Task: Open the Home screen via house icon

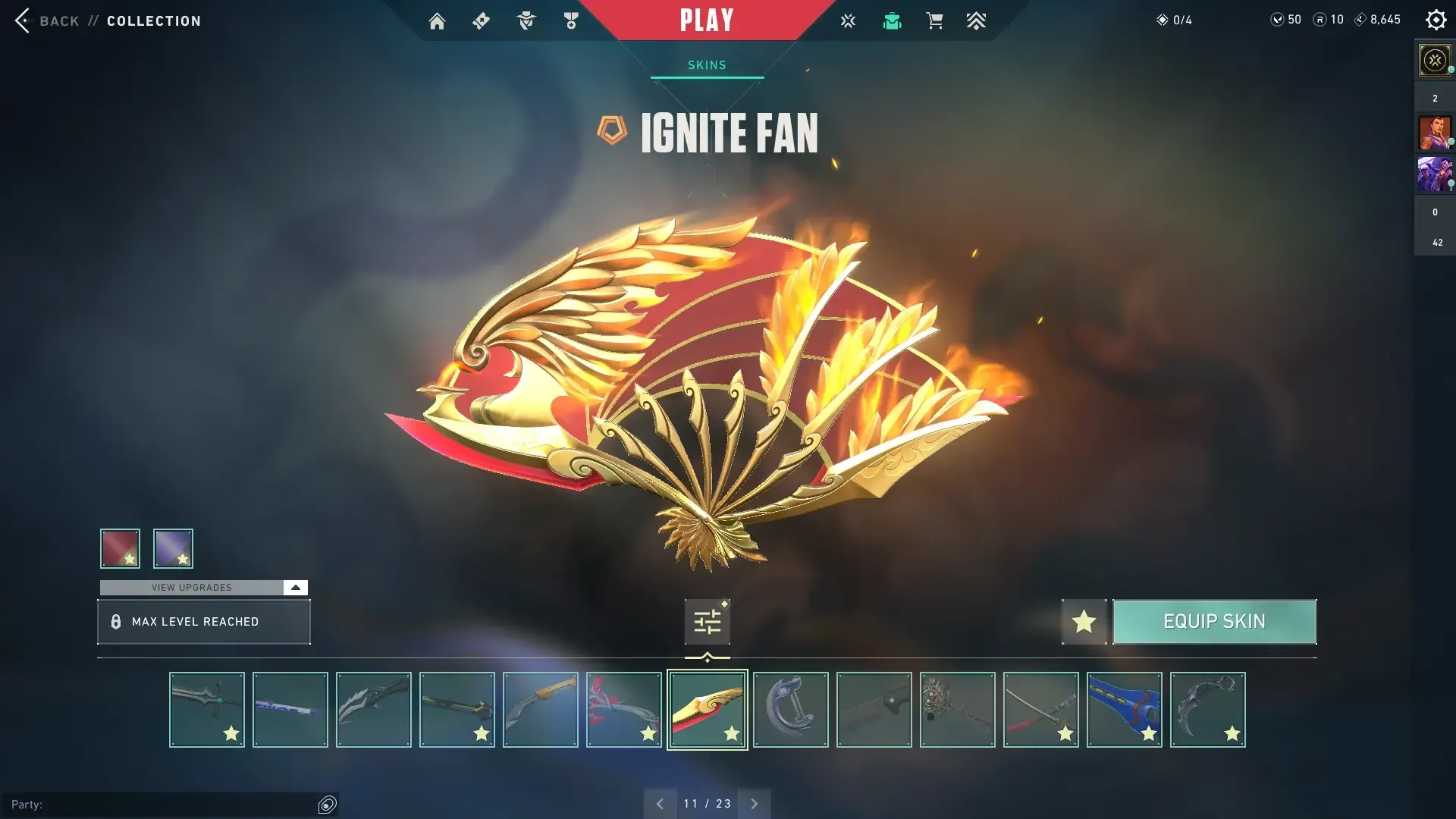Action: 437,20
